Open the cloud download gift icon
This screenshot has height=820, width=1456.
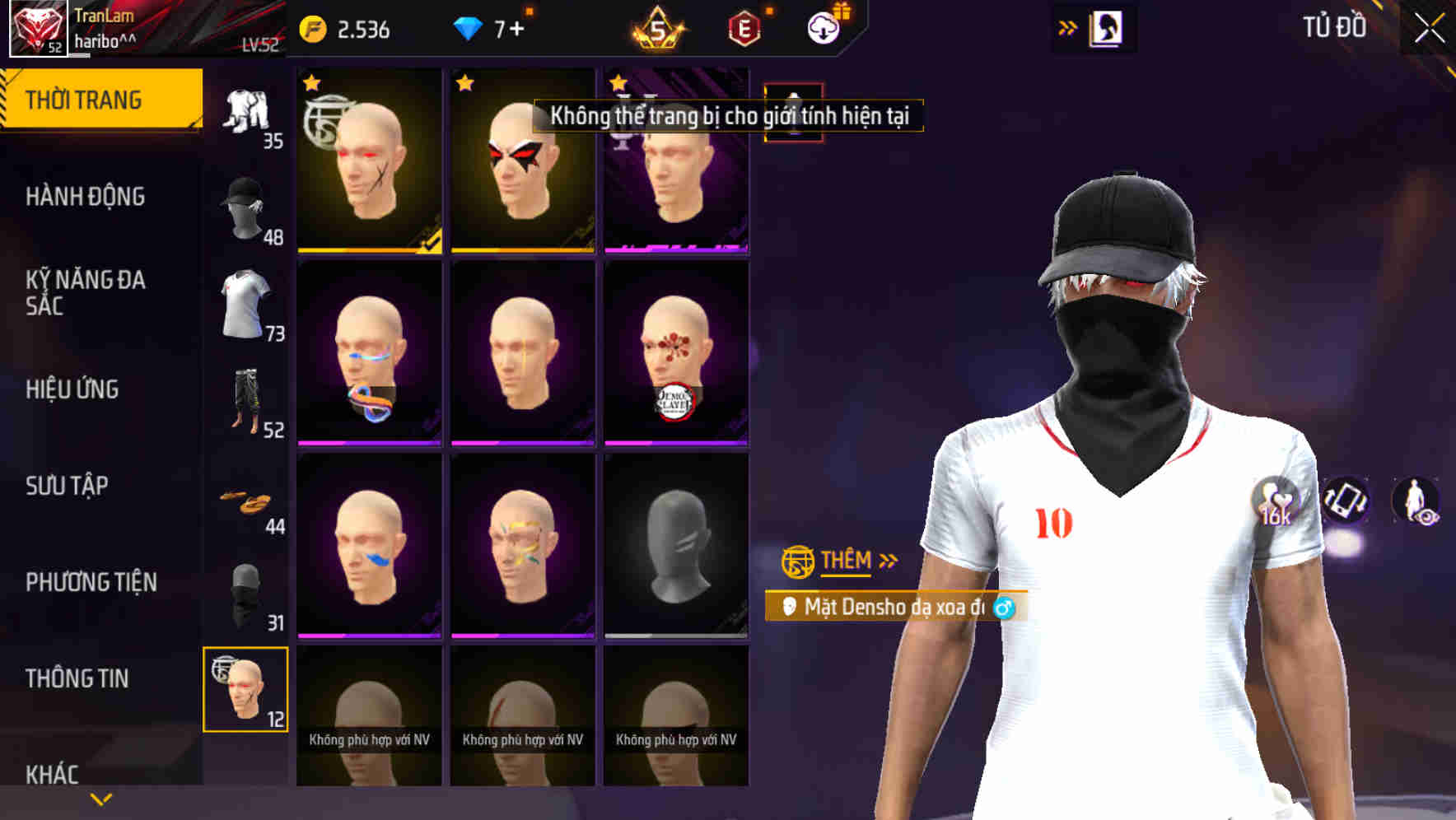tap(823, 26)
